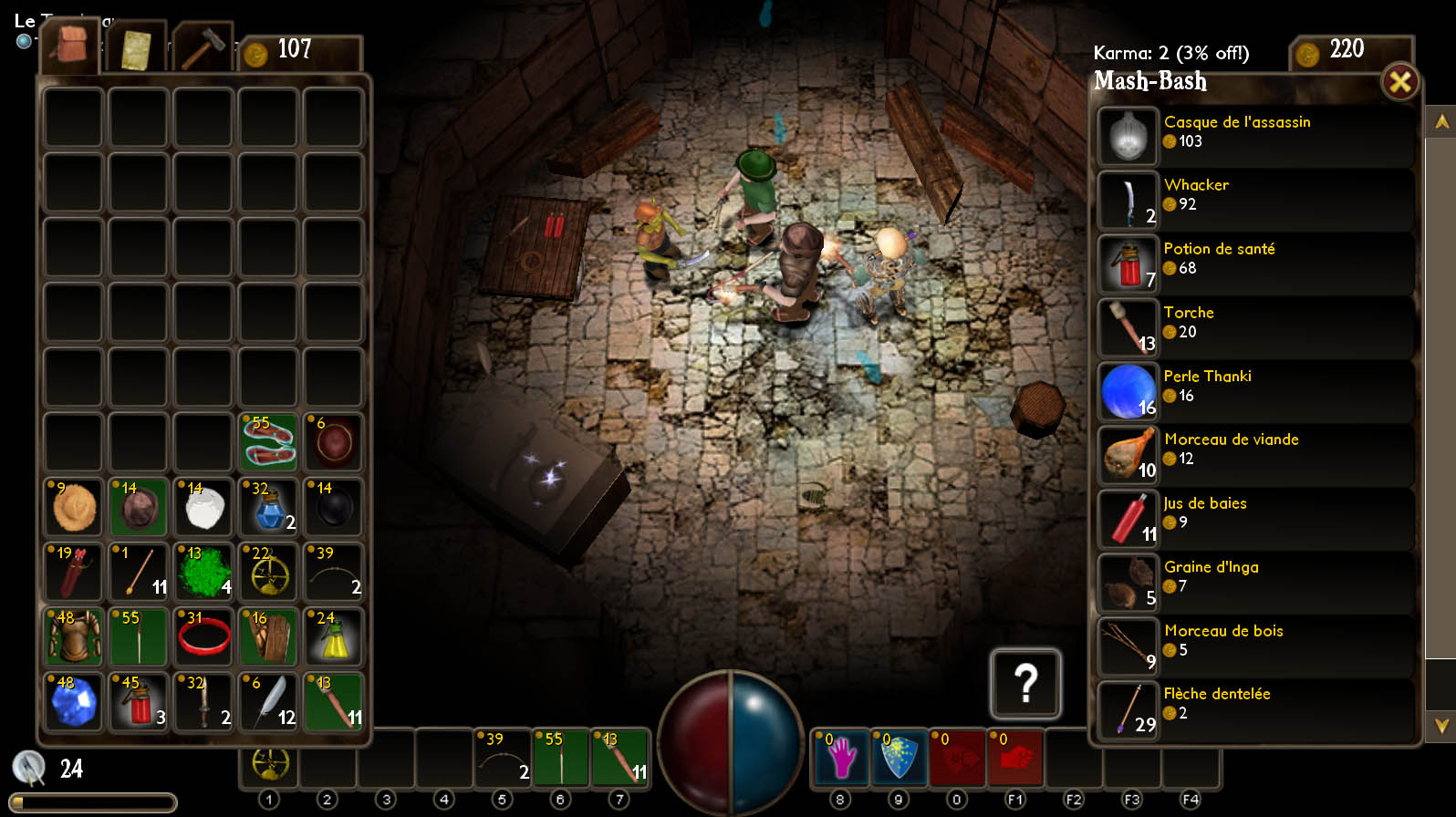The height and width of the screenshot is (817, 1456).
Task: Select the blue gem inventory slot
Action: tap(73, 702)
